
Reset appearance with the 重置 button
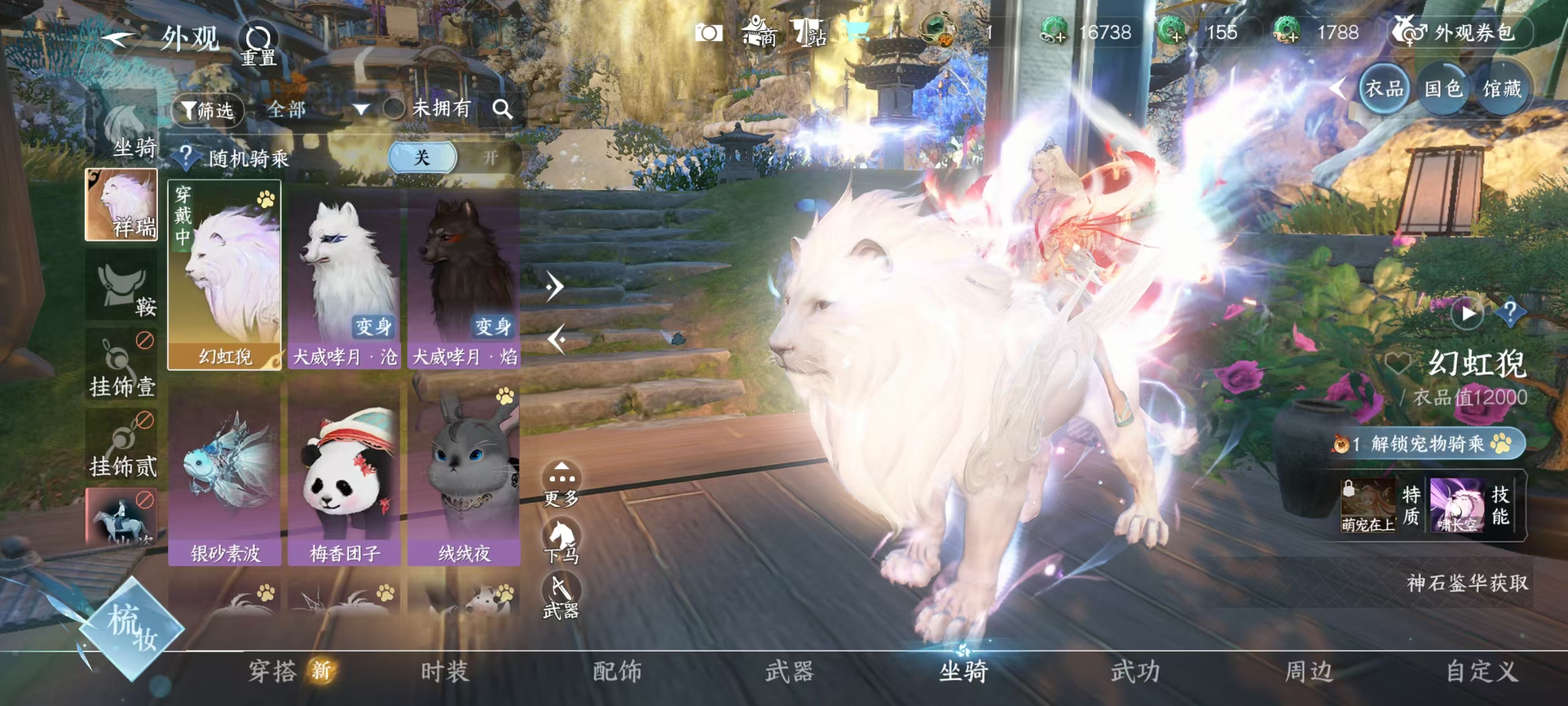point(258,44)
